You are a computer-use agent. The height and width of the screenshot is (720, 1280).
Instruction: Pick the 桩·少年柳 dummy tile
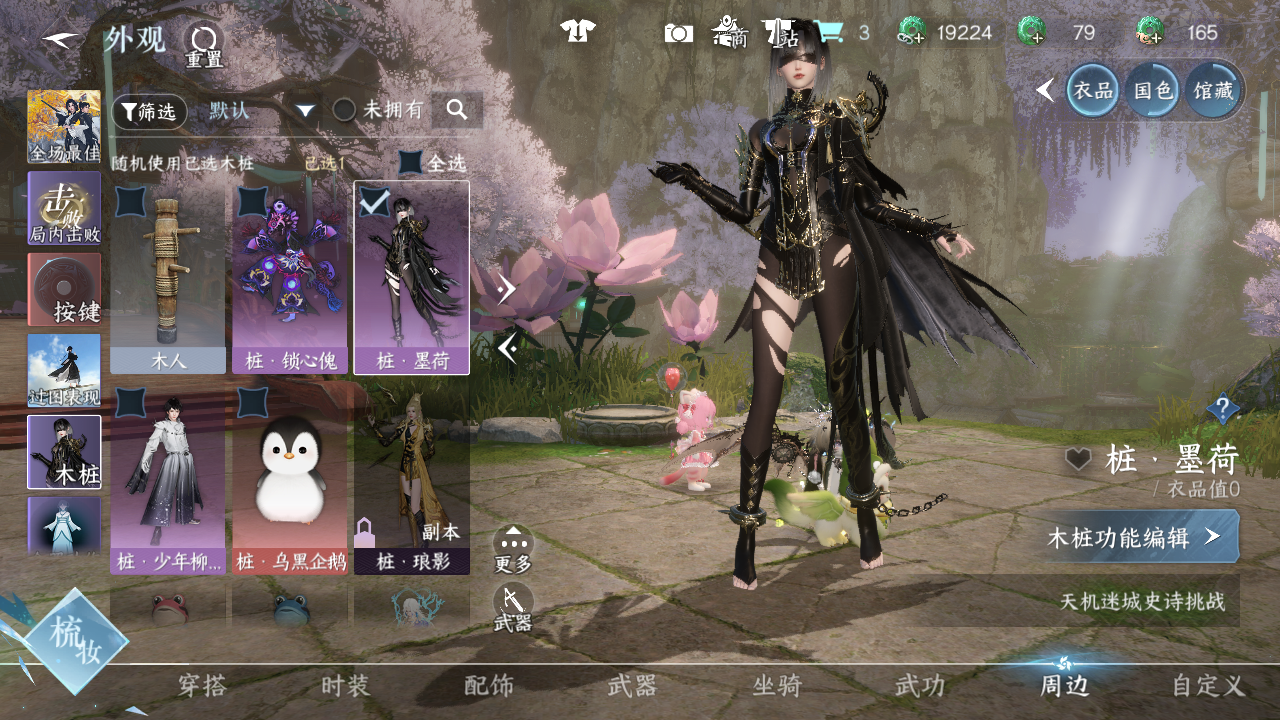point(168,480)
